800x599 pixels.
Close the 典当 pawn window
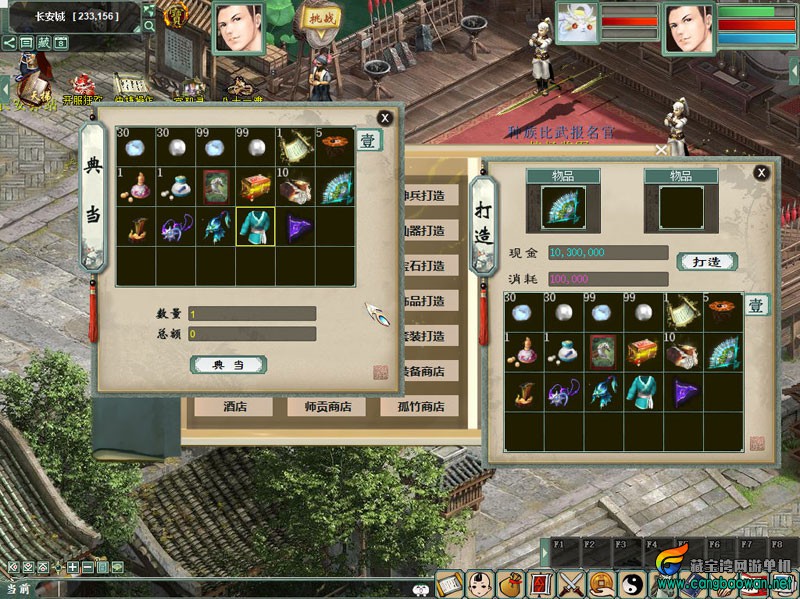pyautogui.click(x=385, y=118)
